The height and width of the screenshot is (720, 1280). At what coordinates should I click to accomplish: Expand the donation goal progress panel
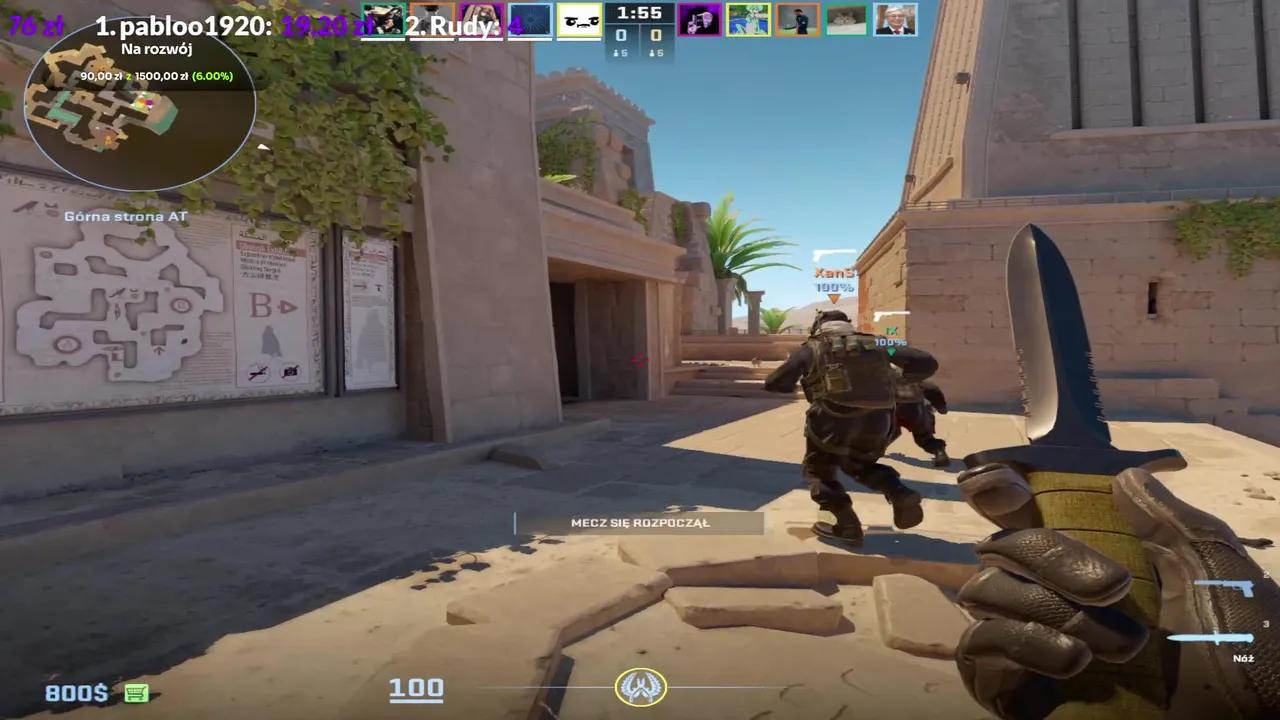[x=155, y=76]
